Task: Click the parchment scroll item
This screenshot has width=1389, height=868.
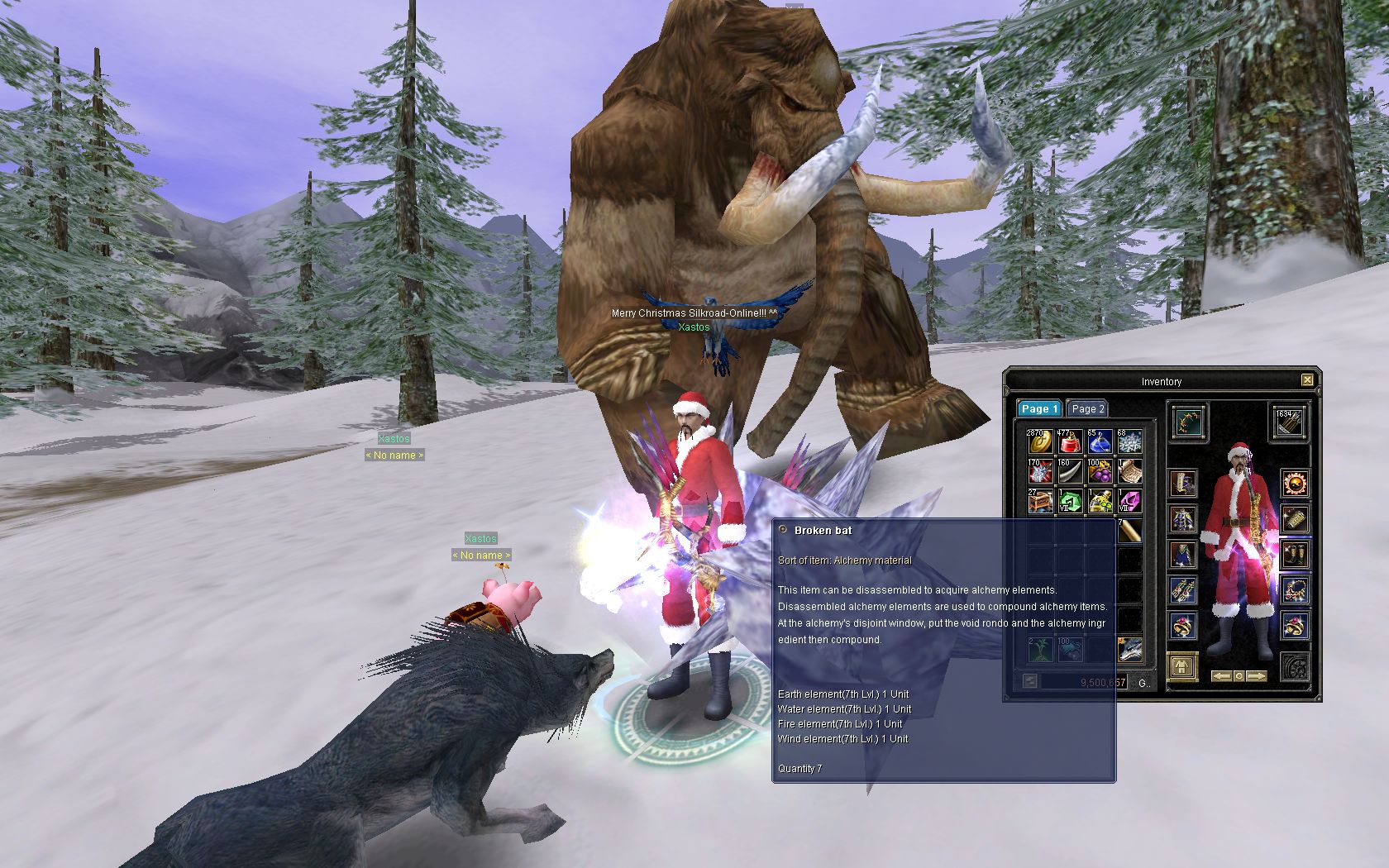Action: 1129,471
